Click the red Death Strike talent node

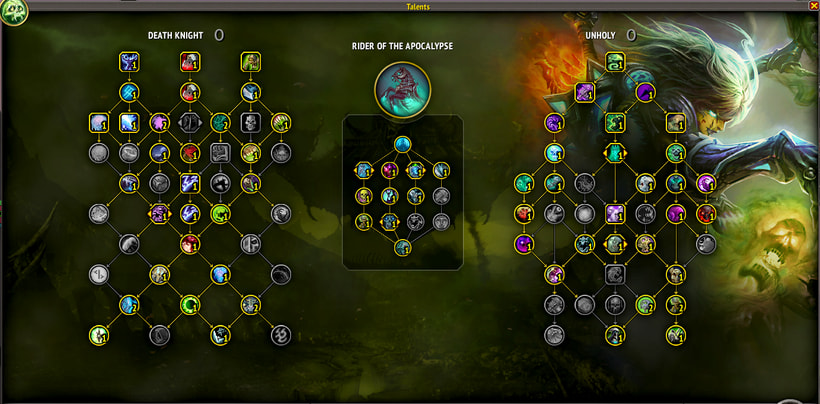coord(189,63)
